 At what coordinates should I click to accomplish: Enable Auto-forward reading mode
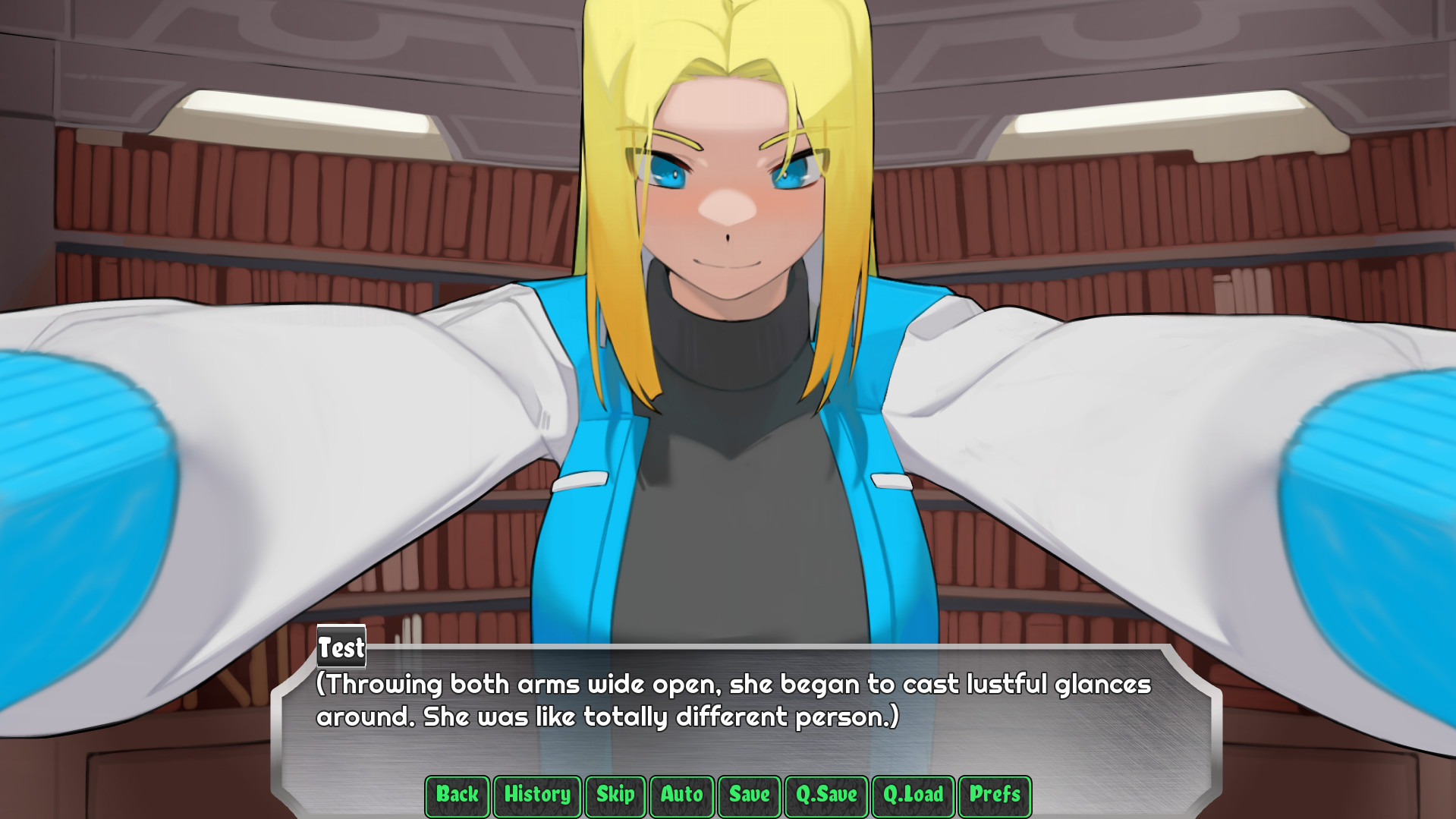pos(680,796)
